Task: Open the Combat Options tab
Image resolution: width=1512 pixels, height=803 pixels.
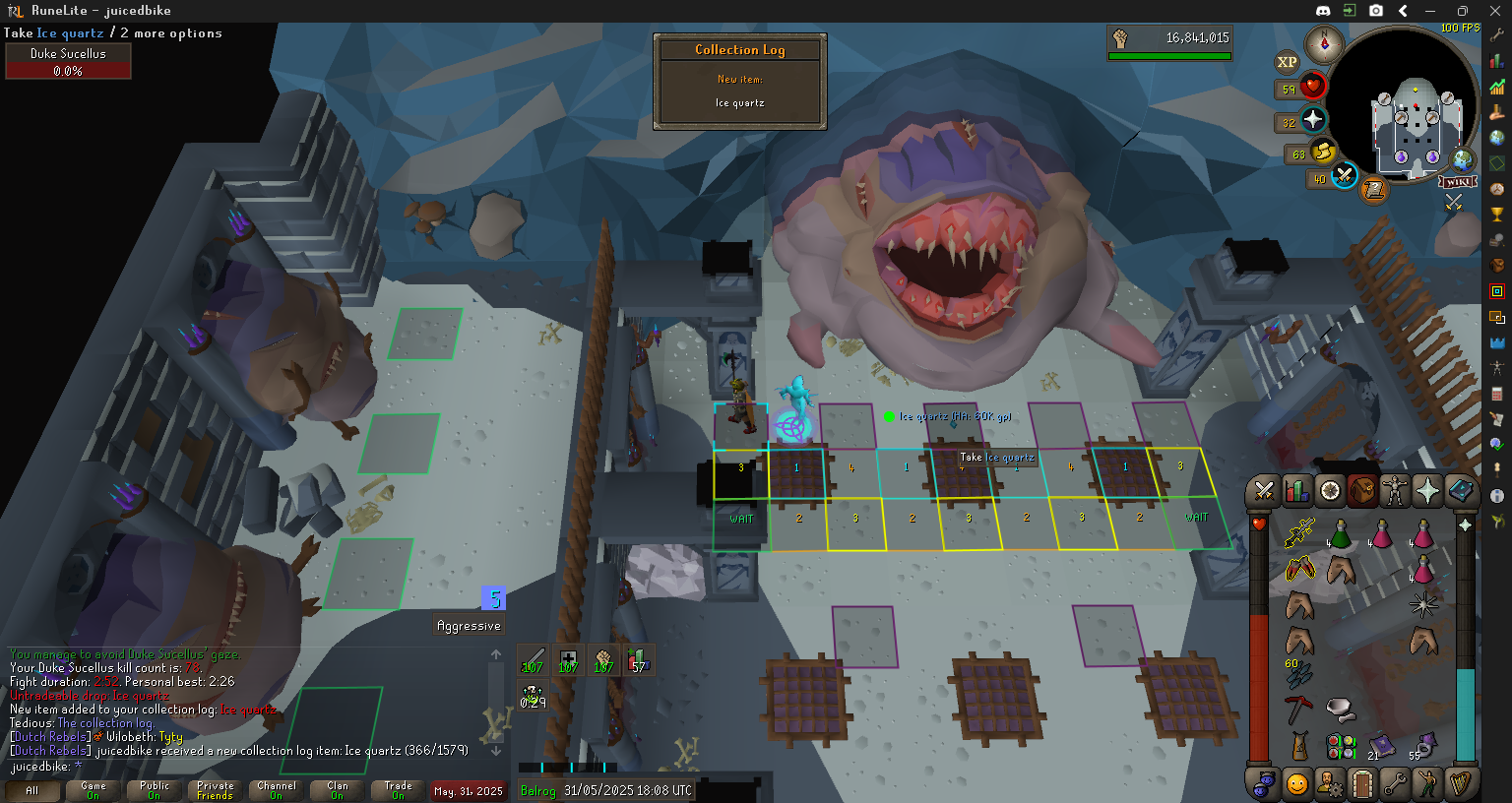Action: (1265, 490)
